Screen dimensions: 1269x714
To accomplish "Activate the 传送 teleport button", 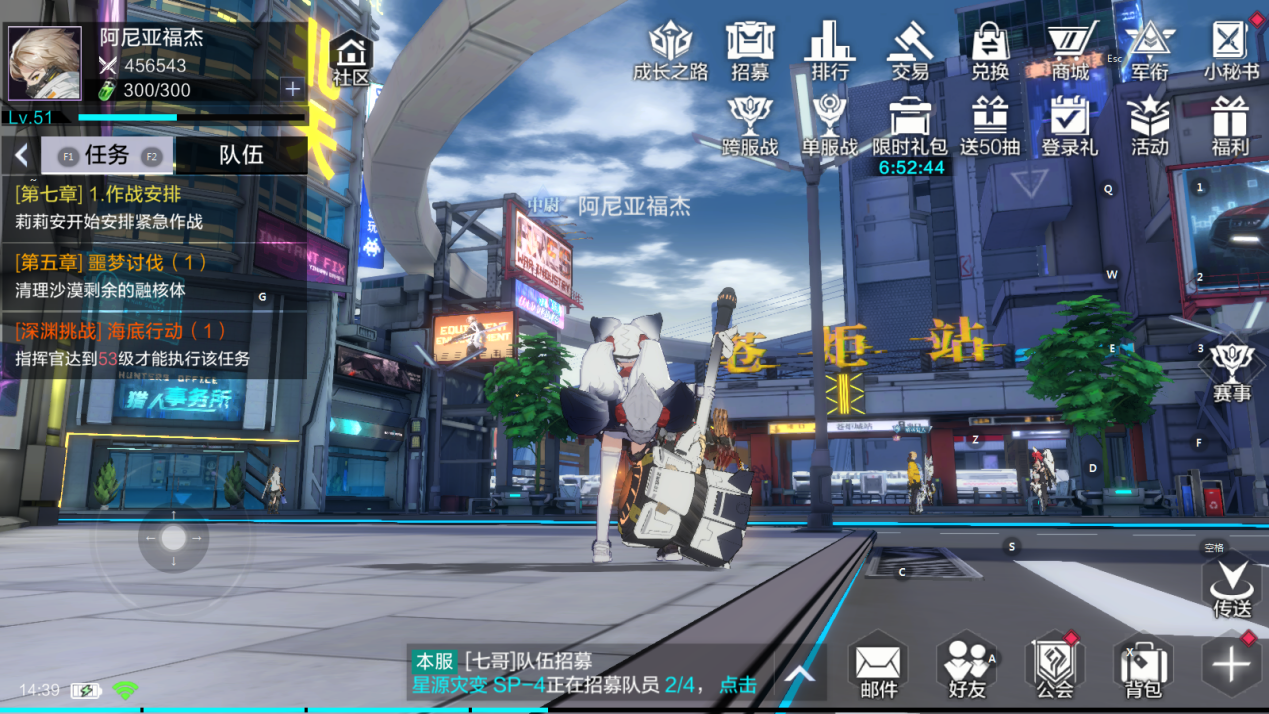I will coord(1232,587).
